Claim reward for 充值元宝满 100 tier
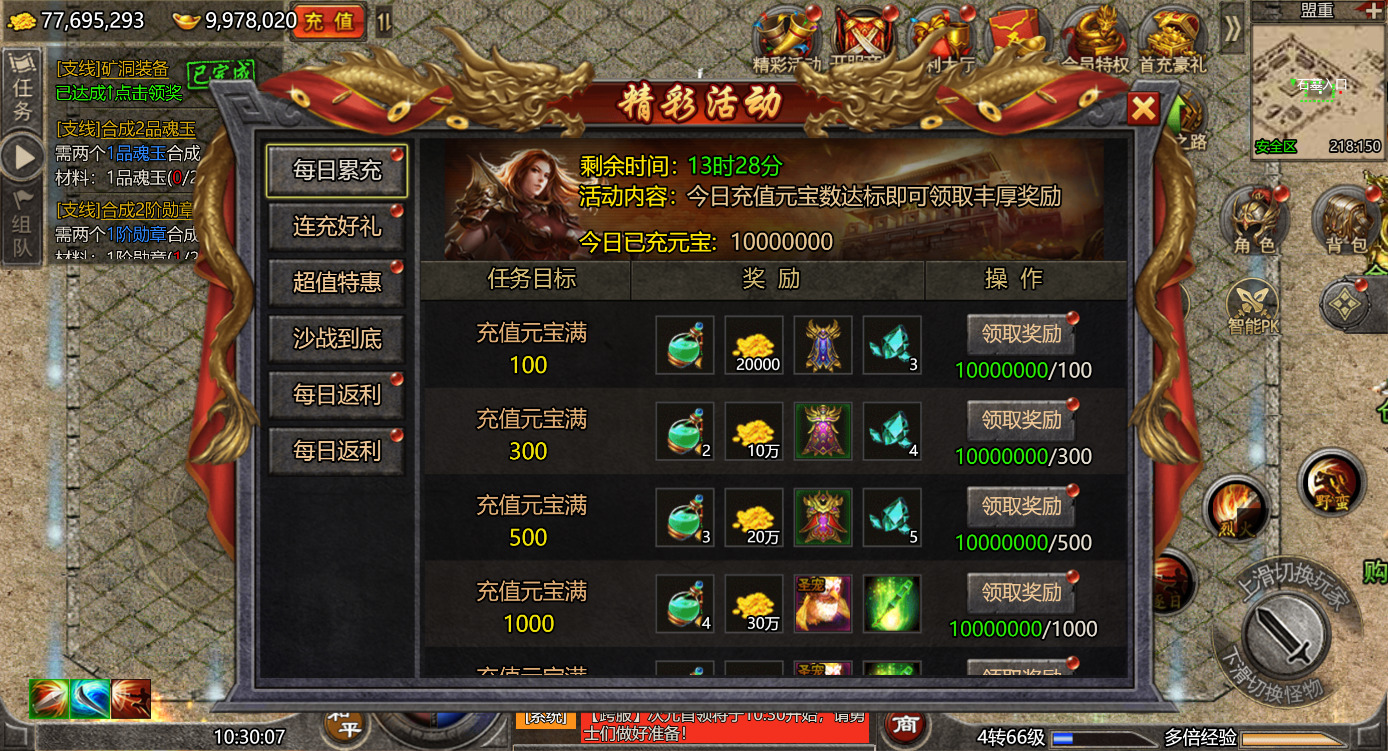 (x=1019, y=334)
